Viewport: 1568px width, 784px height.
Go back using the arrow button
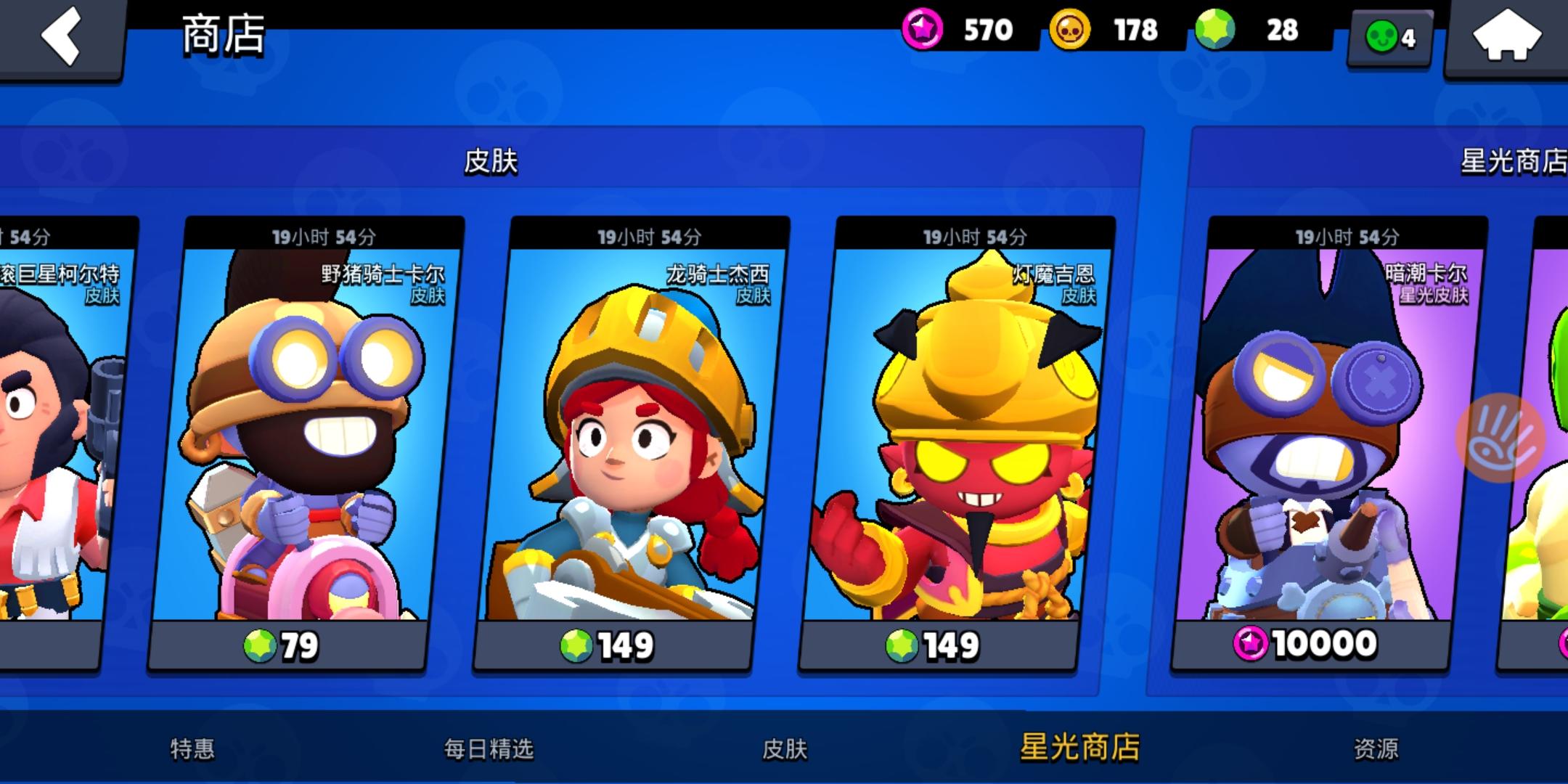pyautogui.click(x=62, y=35)
